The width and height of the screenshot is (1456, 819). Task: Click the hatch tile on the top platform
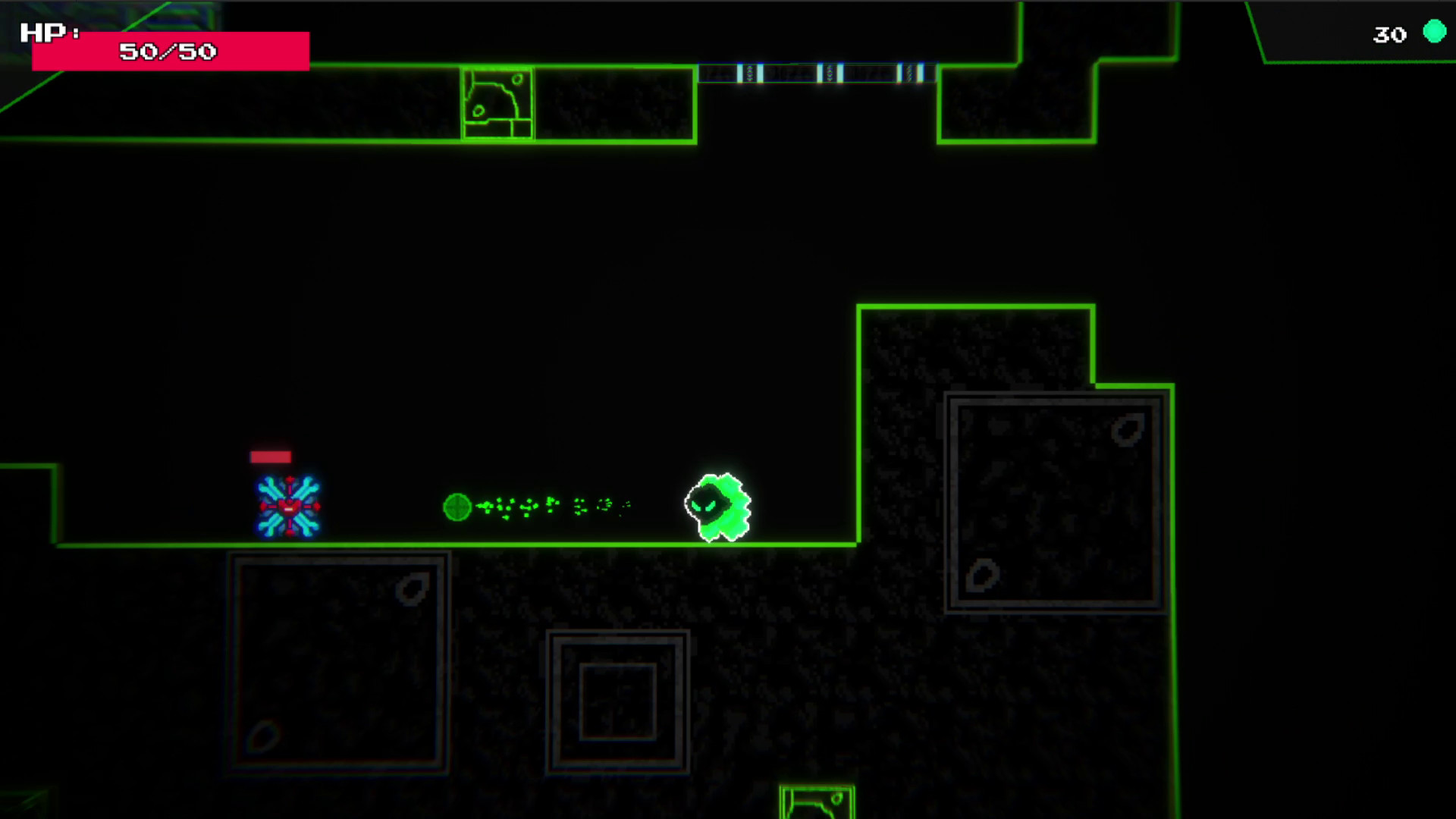497,102
